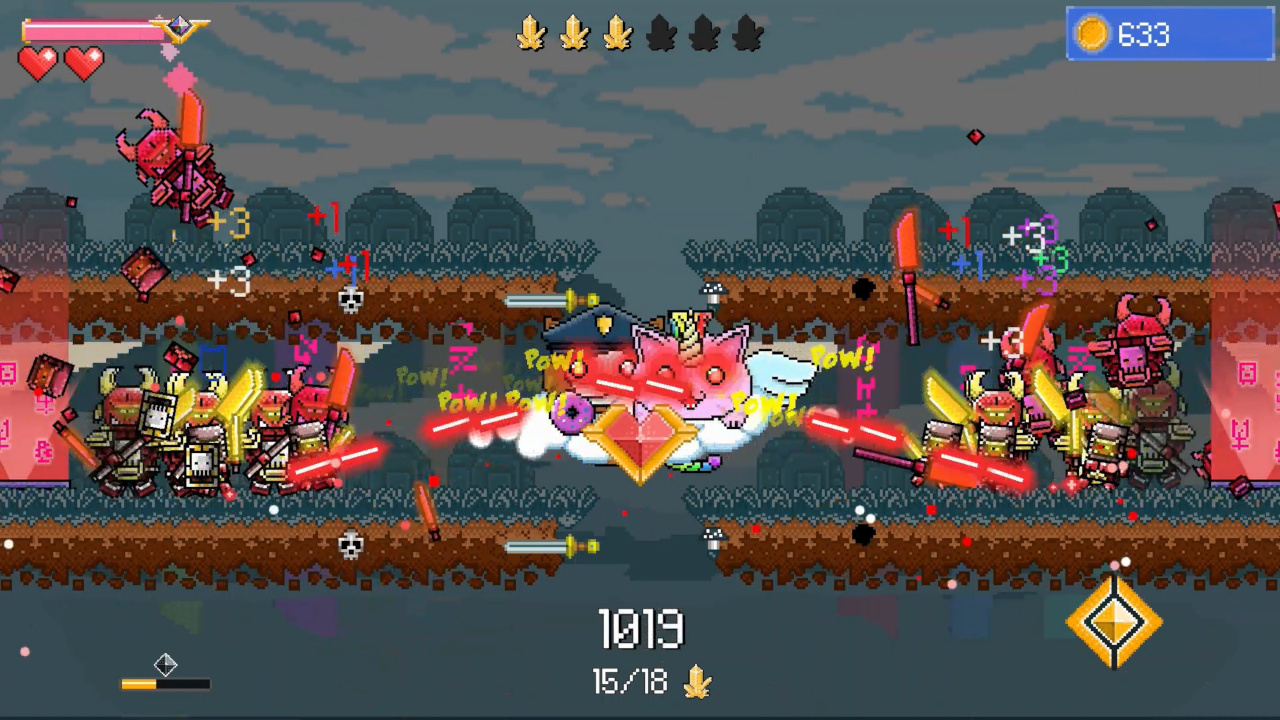This screenshot has width=1280, height=720.
Task: Click the first heart under the health bar
Action: [x=38, y=65]
